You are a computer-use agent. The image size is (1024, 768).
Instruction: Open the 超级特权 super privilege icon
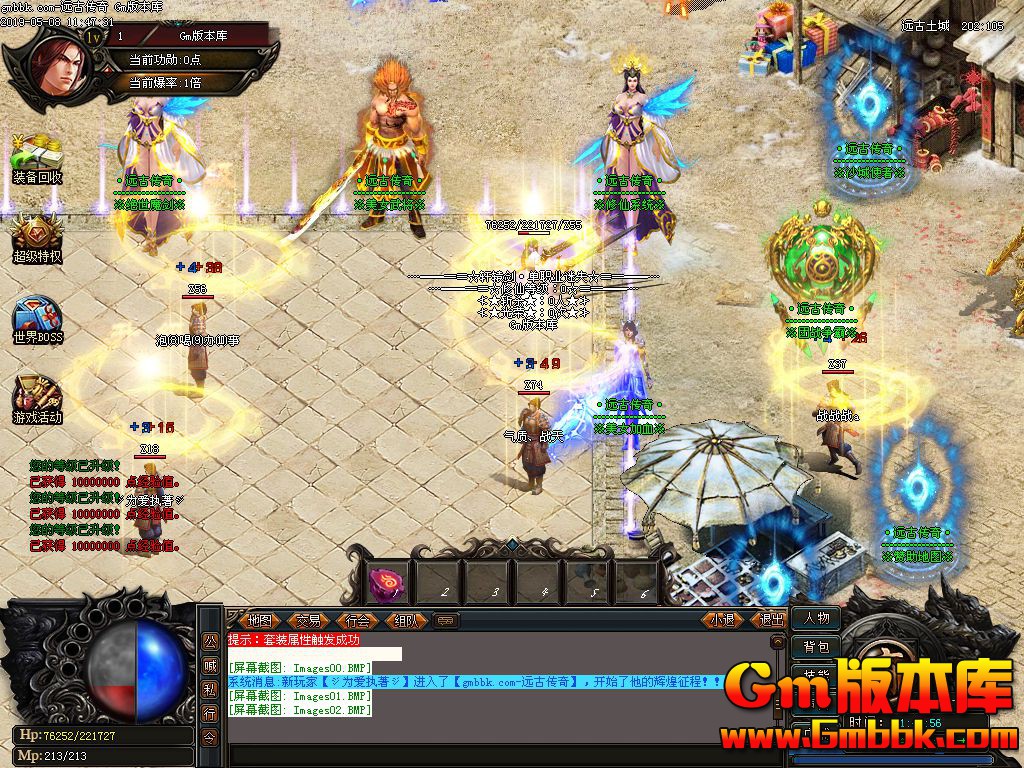click(x=37, y=237)
